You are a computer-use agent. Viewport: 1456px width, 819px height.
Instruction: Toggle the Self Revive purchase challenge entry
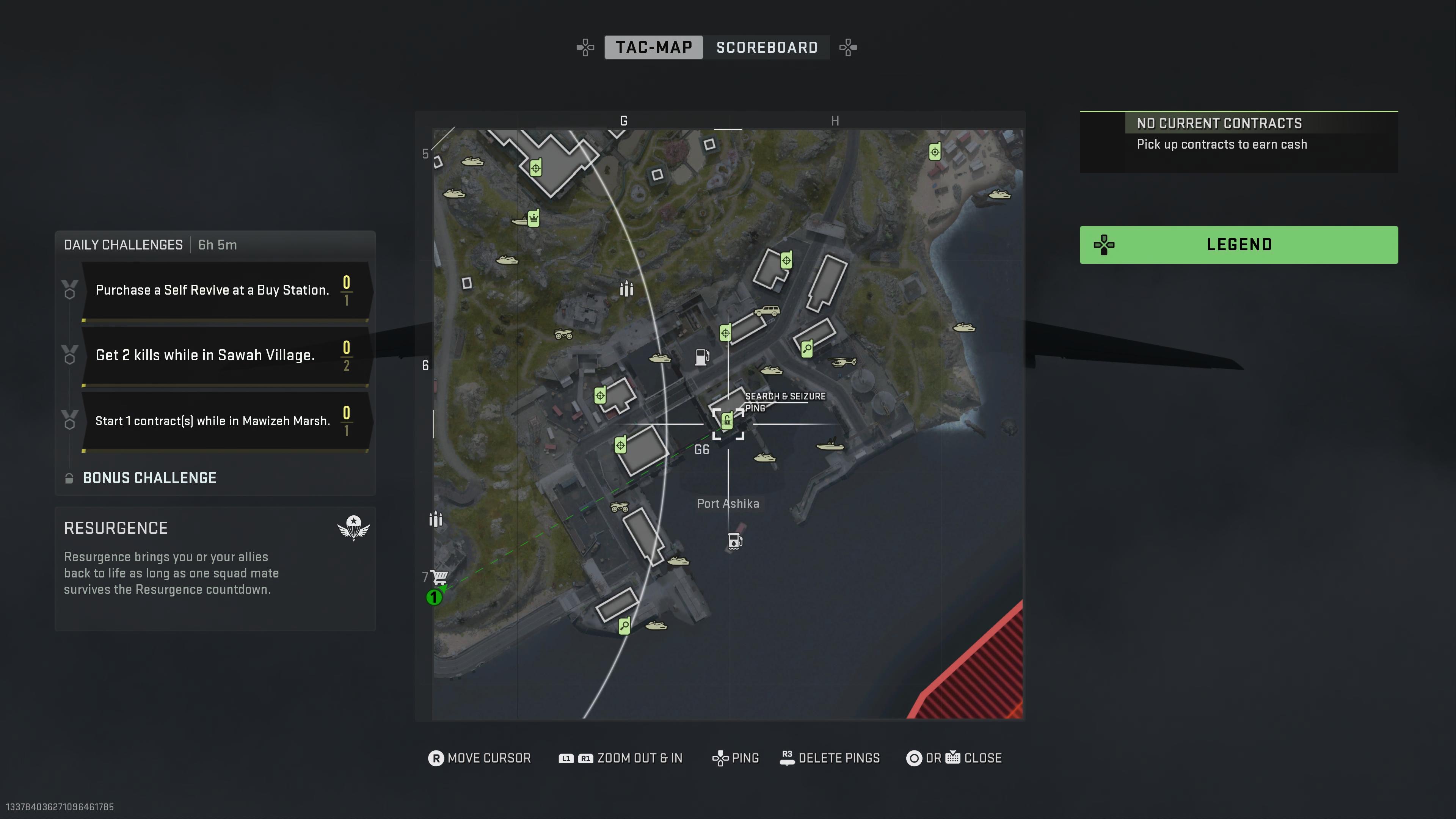pyautogui.click(x=223, y=290)
